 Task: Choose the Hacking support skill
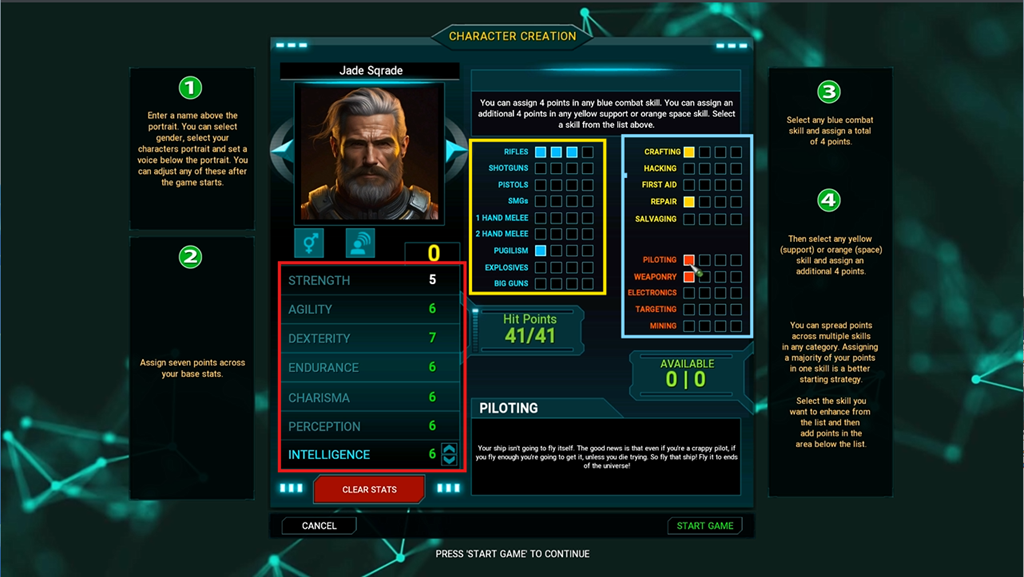[x=660, y=168]
